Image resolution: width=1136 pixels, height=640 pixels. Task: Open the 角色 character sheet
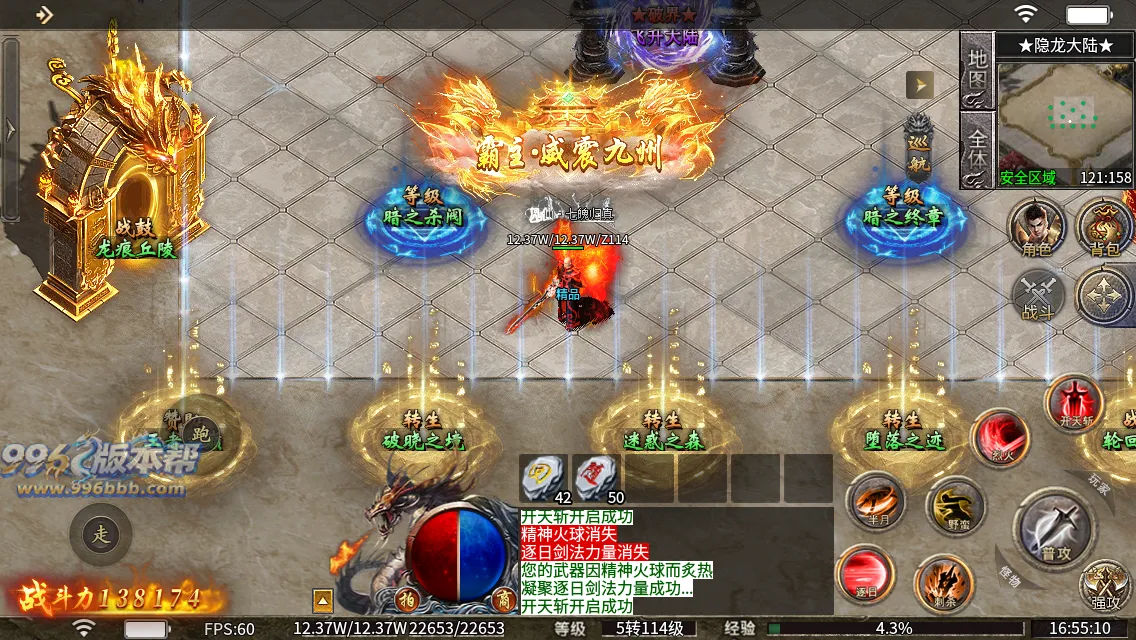1037,225
